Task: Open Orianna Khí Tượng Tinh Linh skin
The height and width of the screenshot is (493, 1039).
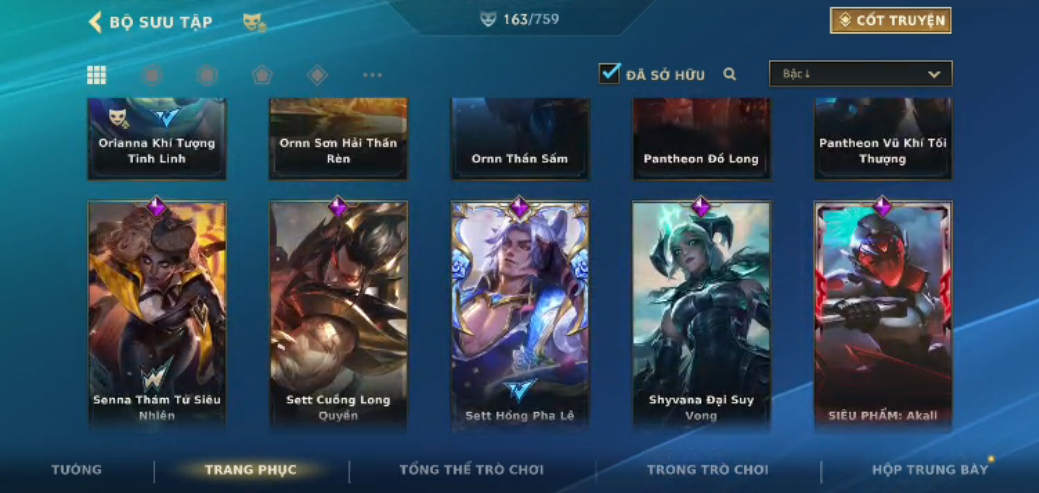Action: coord(157,139)
